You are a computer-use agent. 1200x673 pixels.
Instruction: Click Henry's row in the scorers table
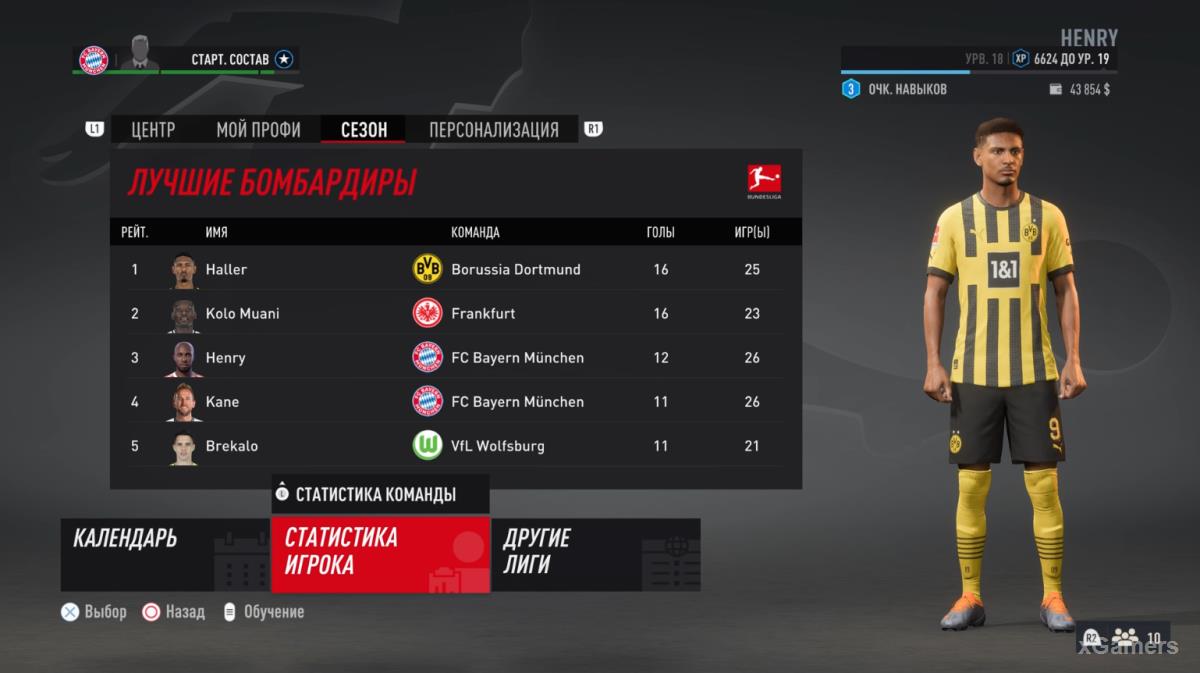(x=455, y=357)
